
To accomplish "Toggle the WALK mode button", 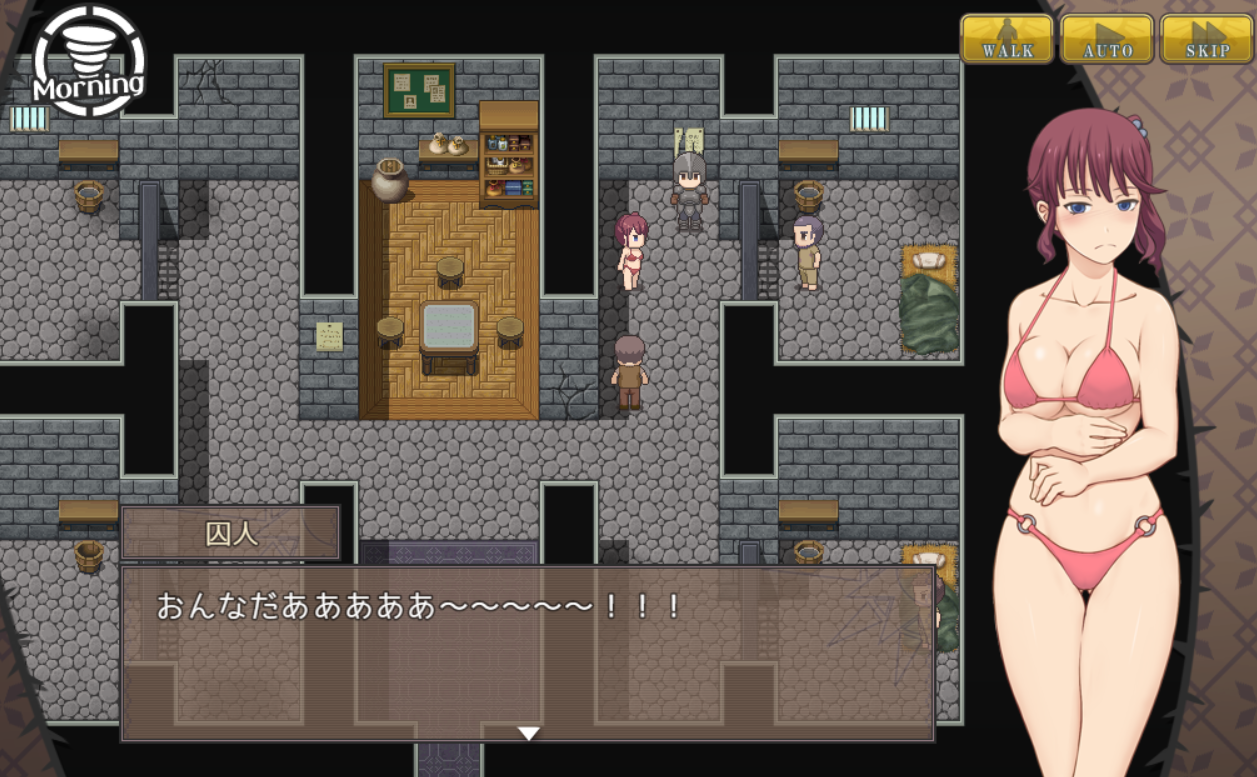I will [1006, 39].
